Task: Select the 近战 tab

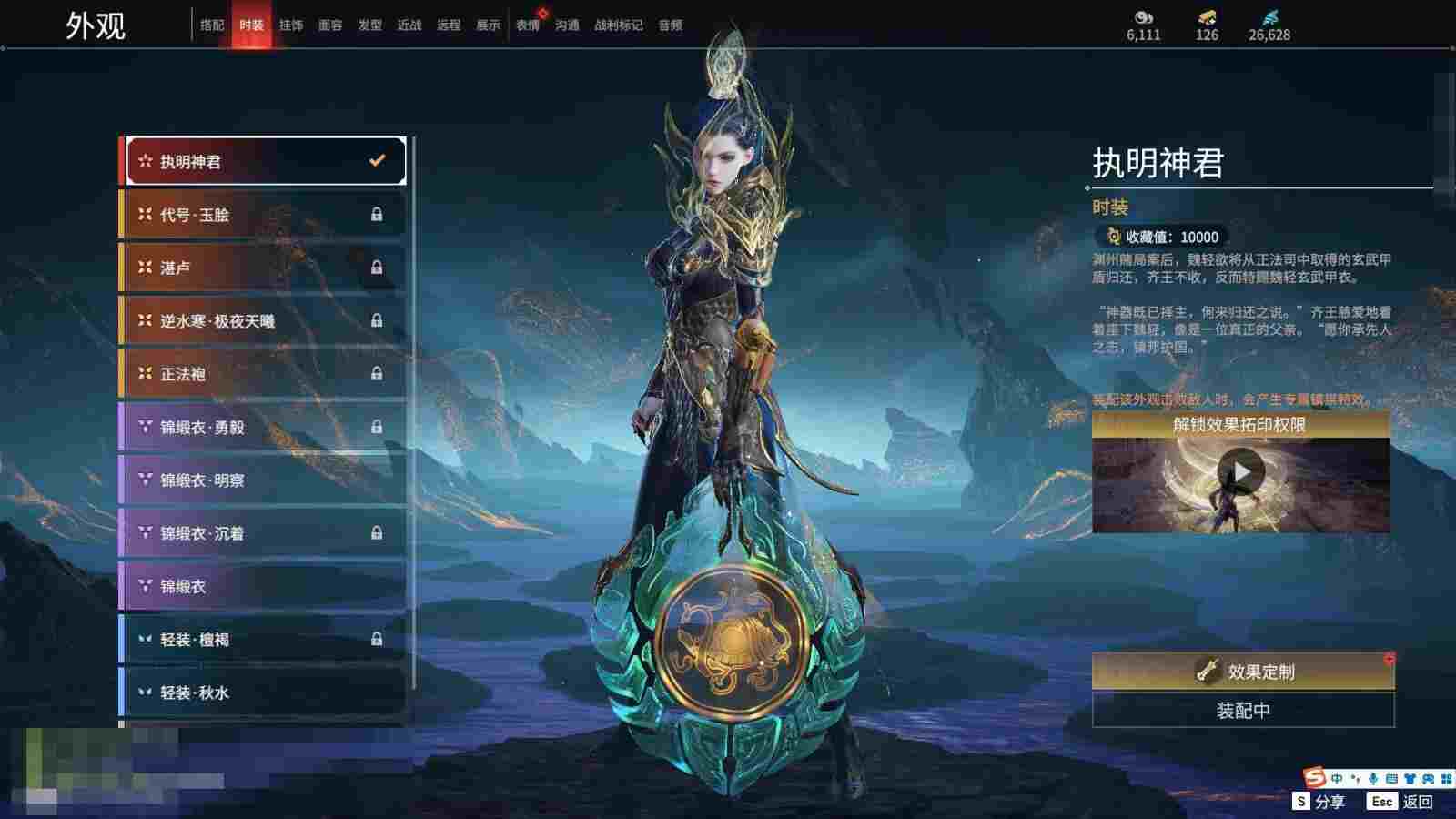Action: point(409,25)
